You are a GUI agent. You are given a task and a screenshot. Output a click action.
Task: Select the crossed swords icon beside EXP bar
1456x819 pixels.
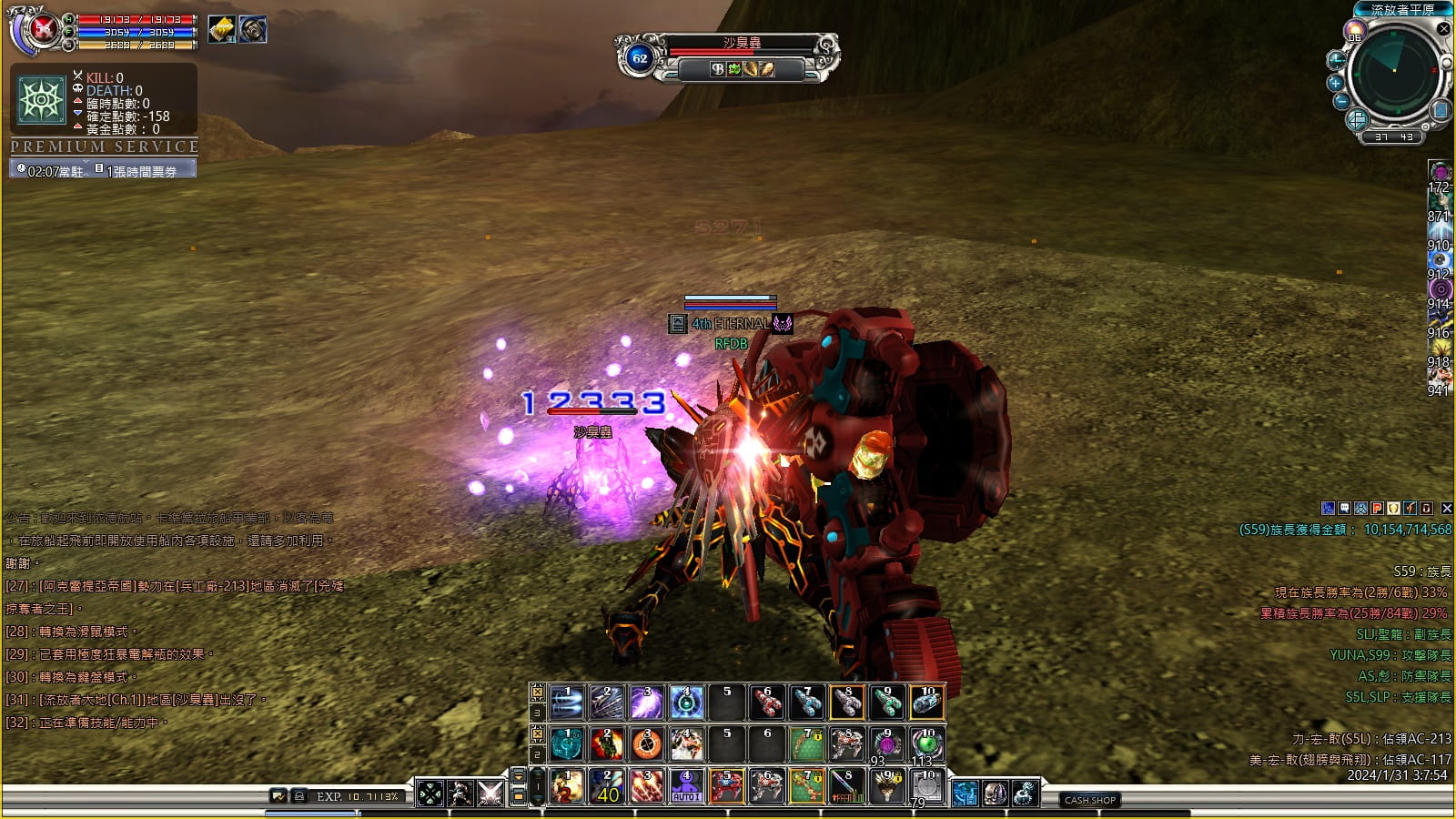tap(490, 794)
